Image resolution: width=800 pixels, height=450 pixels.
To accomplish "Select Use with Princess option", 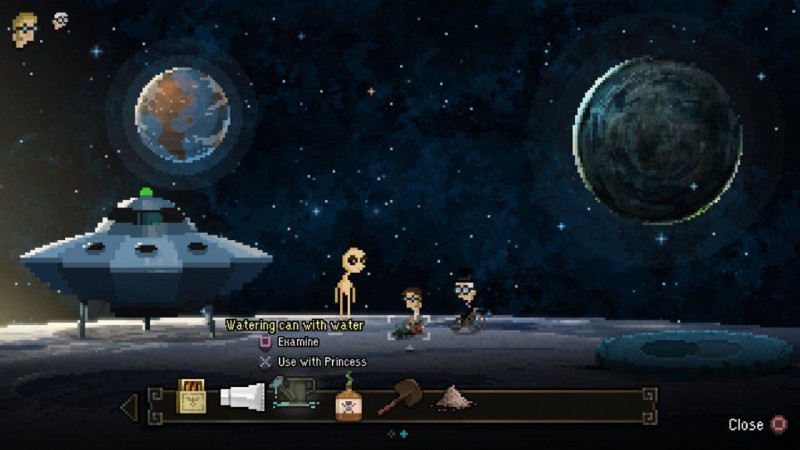I will [321, 361].
